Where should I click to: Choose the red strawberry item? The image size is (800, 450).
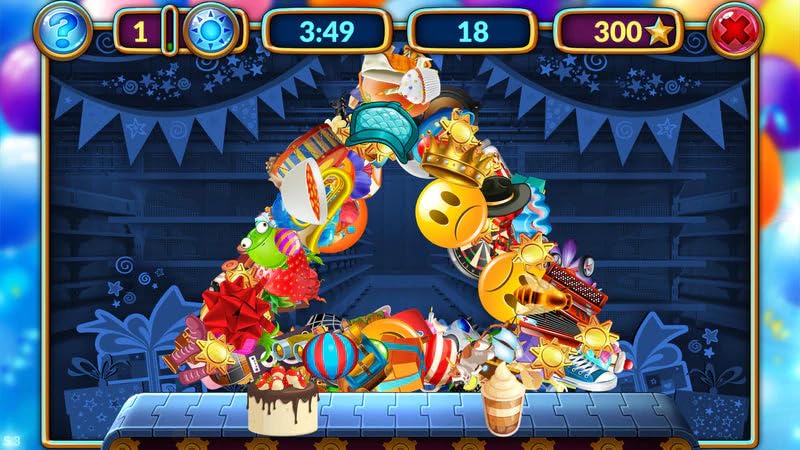(294, 280)
